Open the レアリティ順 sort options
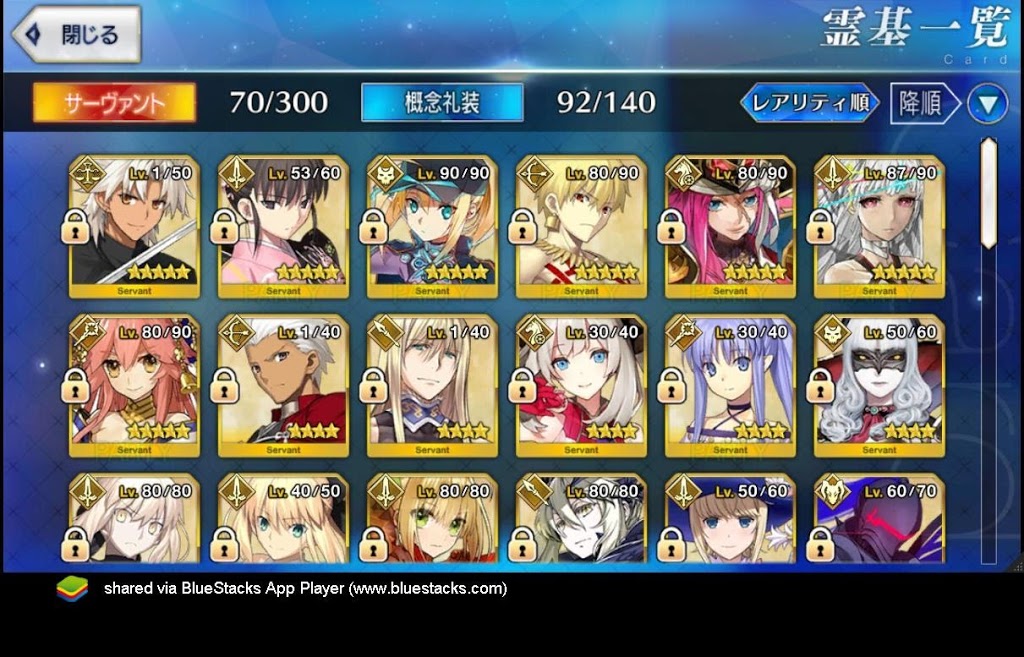This screenshot has height=657, width=1024. click(x=810, y=103)
